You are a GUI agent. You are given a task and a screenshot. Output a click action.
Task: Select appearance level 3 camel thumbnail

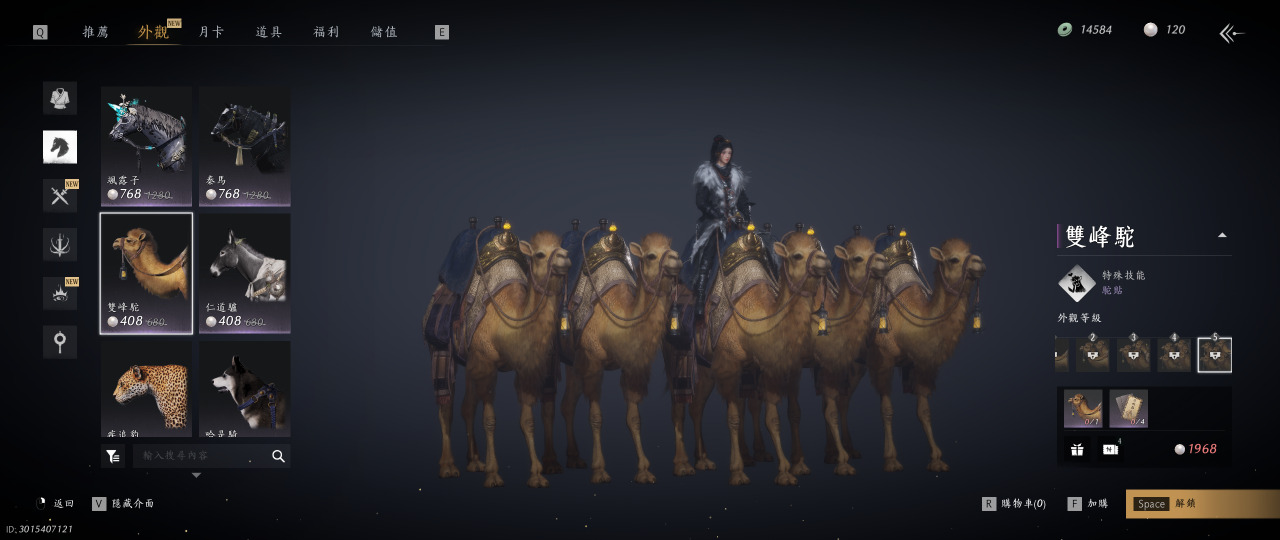[x=1133, y=355]
